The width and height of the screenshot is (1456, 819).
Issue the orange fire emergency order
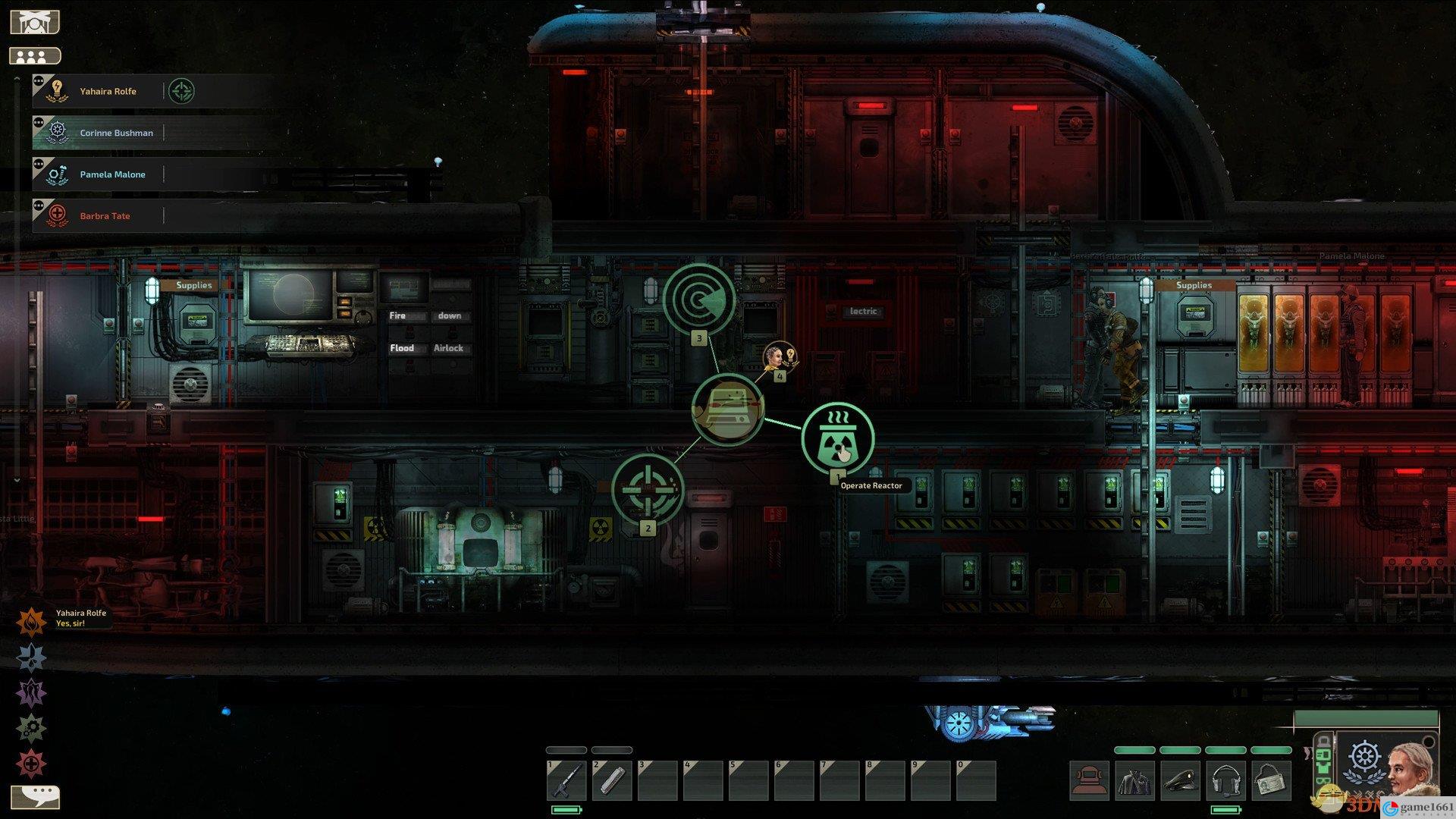tap(31, 623)
